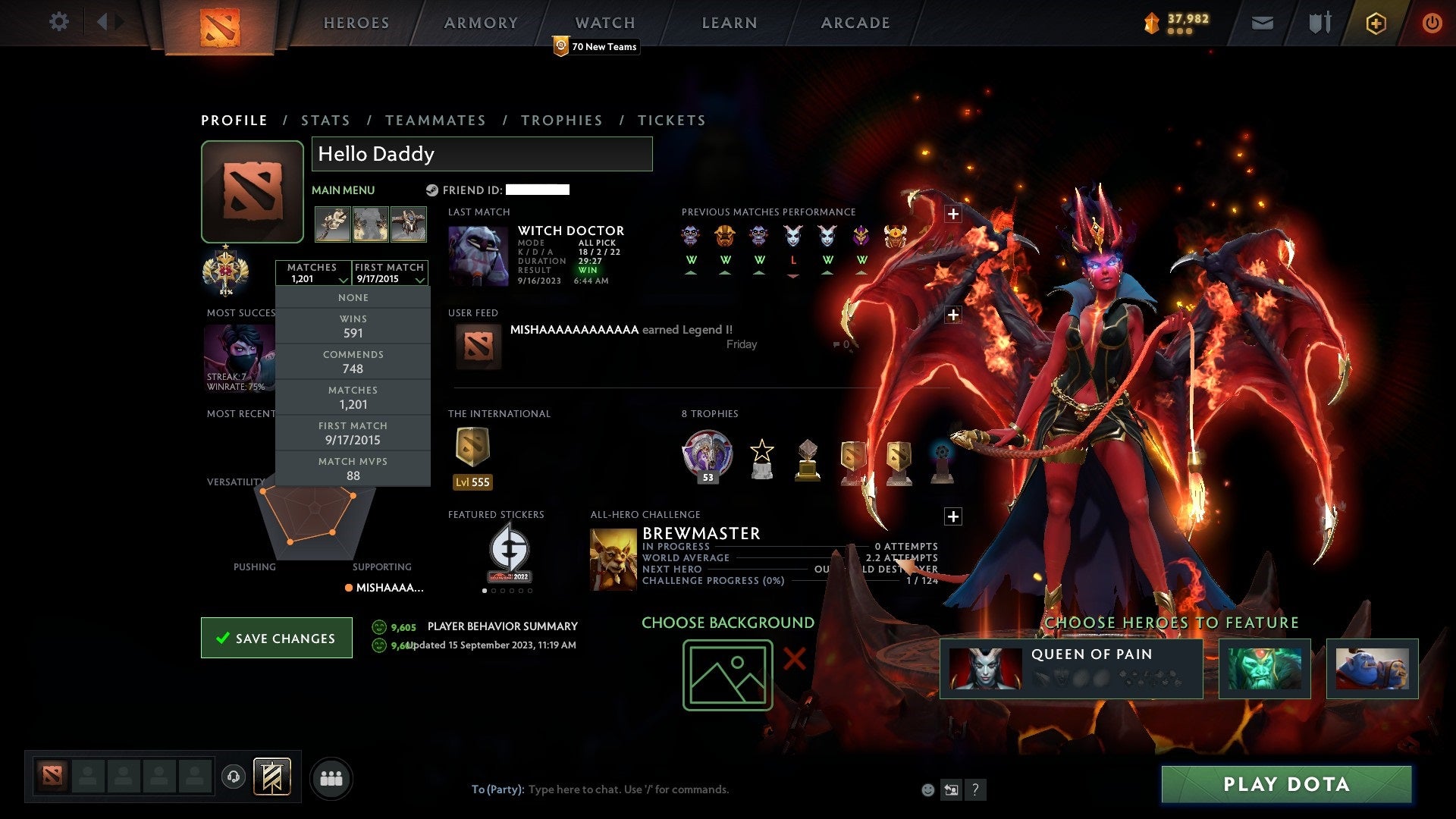Image resolution: width=1456 pixels, height=819 pixels.
Task: Go to the Armory section
Action: tap(481, 23)
